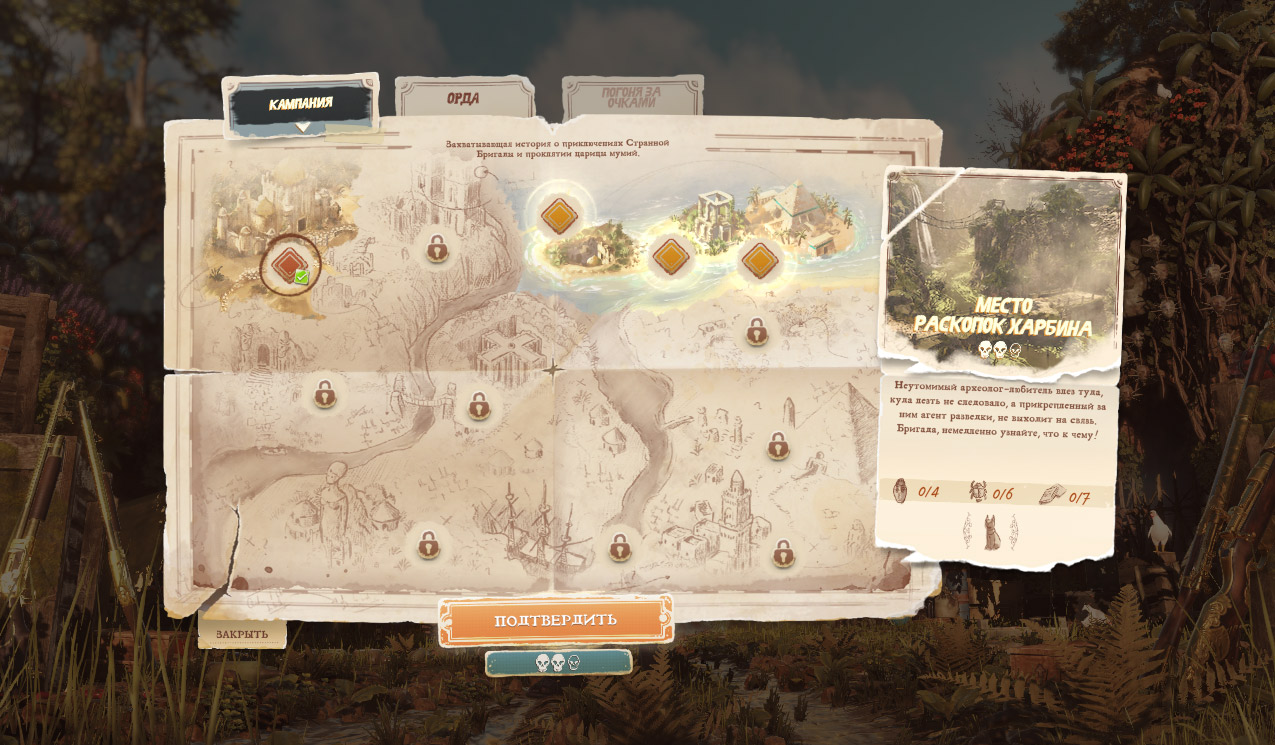The width and height of the screenshot is (1275, 745).
Task: Confirm mission with the Подтвердить button
Action: [555, 620]
